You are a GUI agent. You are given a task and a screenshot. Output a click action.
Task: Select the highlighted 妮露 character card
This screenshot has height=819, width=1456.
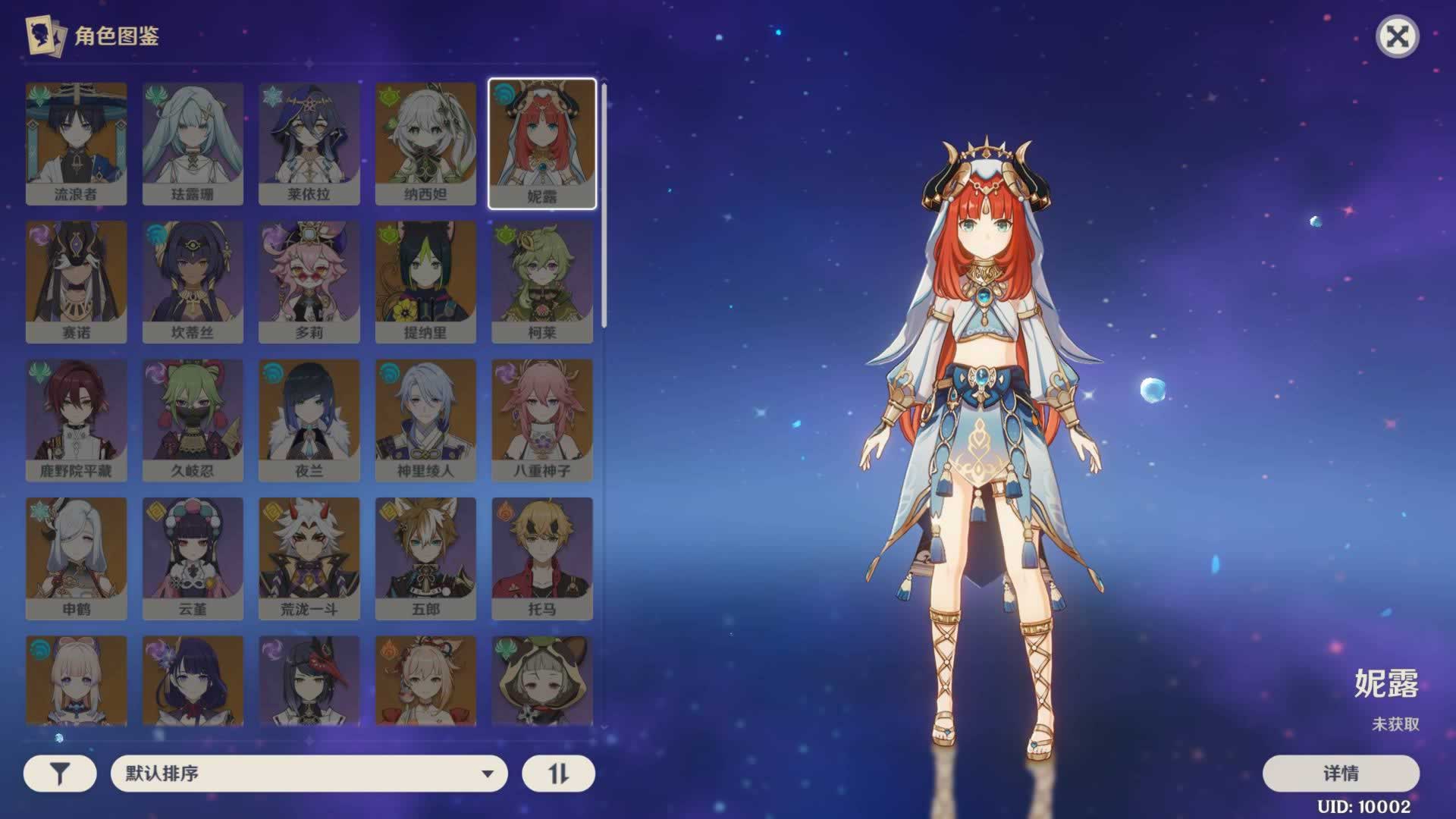click(542, 143)
